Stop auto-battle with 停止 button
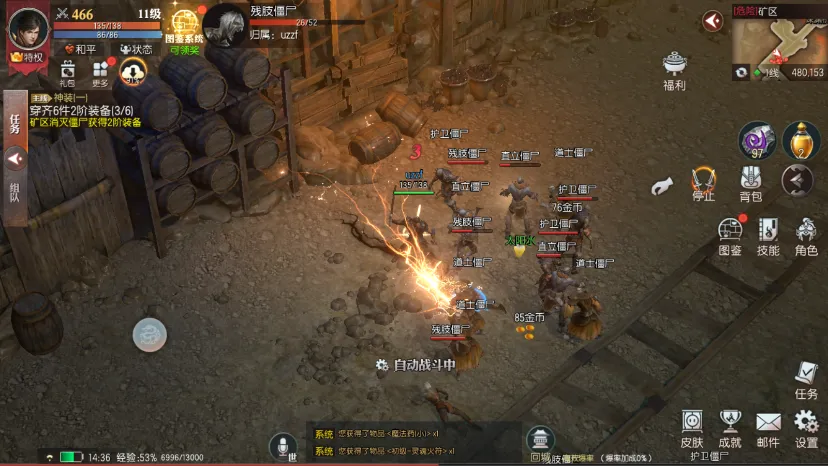This screenshot has height=466, width=828. (704, 184)
